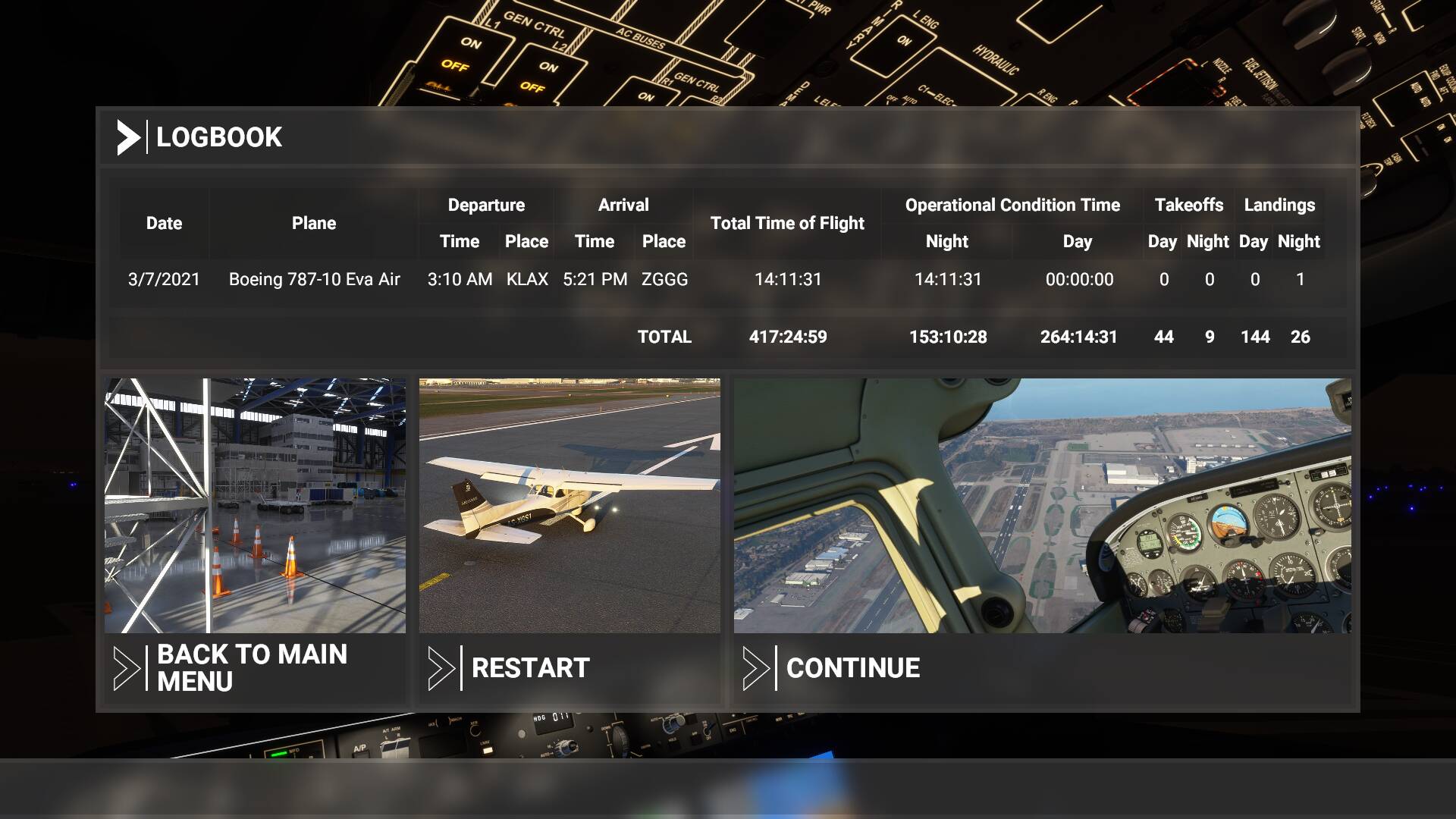Image resolution: width=1456 pixels, height=819 pixels.
Task: Click the Operational Condition Time header
Action: pos(1012,205)
